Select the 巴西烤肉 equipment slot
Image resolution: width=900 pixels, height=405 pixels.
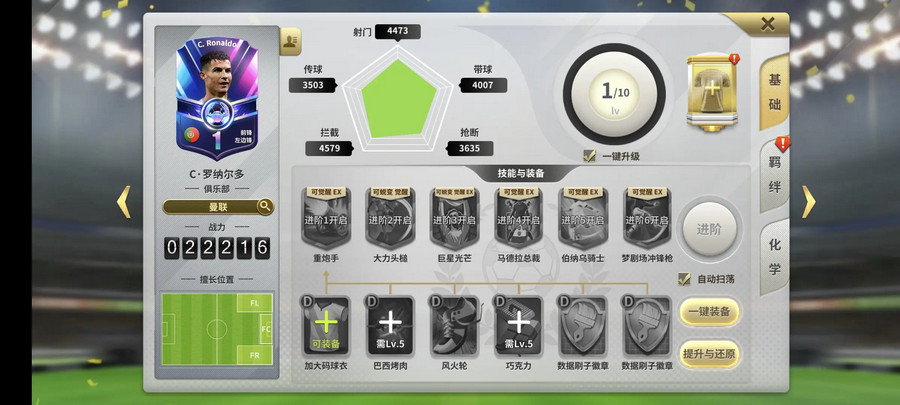pos(390,325)
